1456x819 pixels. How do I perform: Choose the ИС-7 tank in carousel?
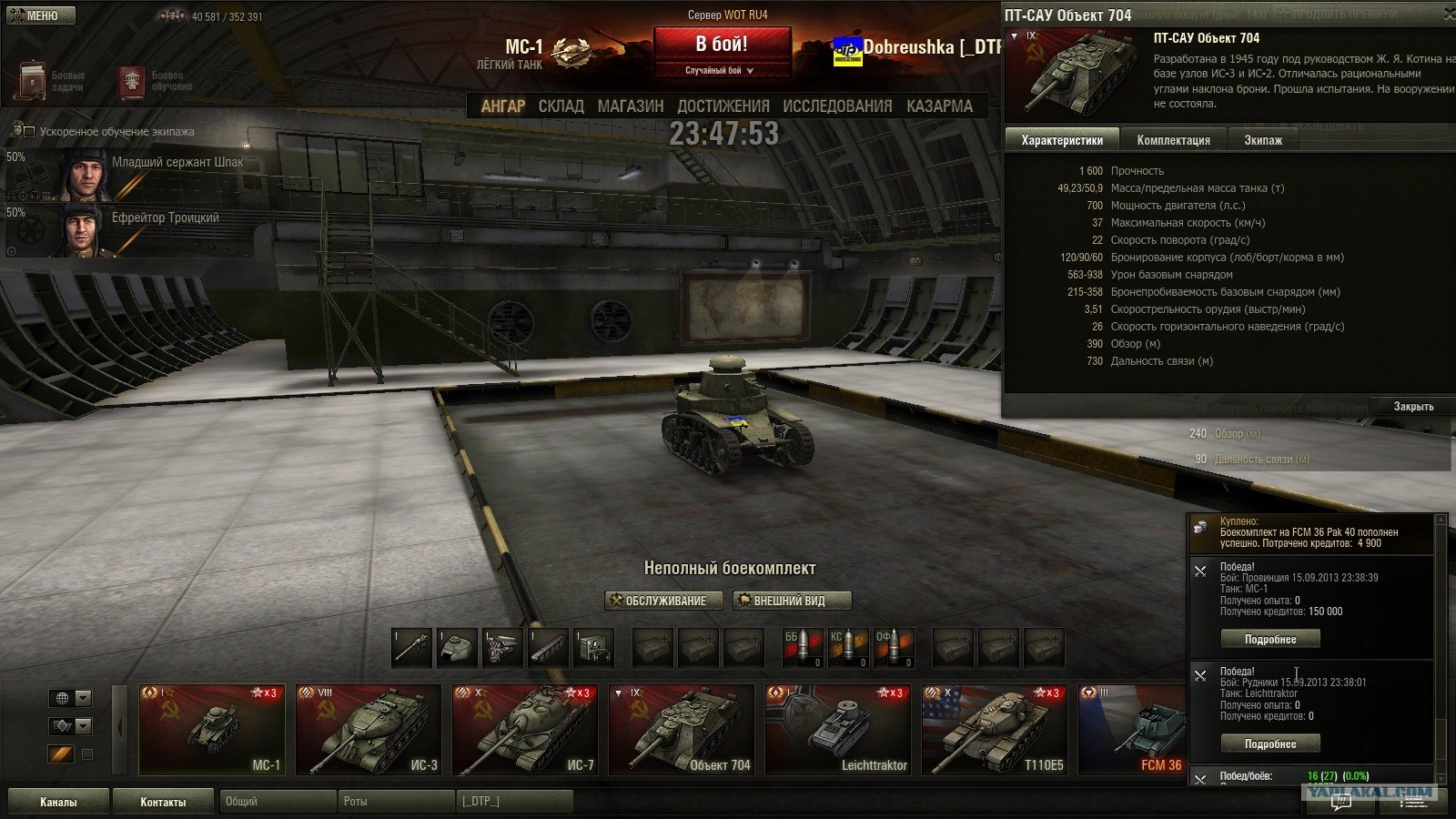(x=525, y=730)
